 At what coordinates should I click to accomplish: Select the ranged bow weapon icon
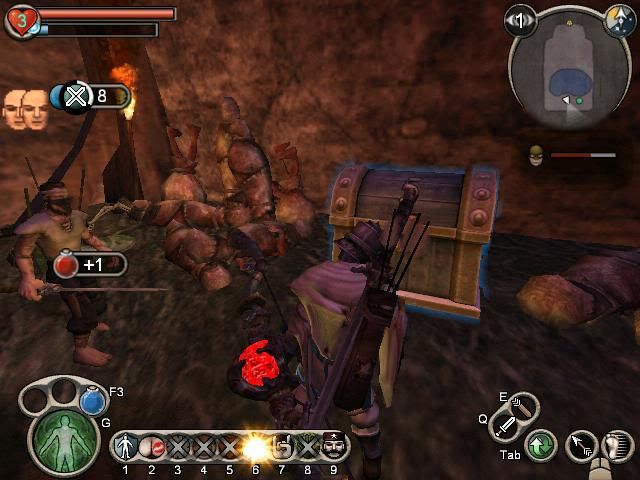pyautogui.click(x=524, y=407)
